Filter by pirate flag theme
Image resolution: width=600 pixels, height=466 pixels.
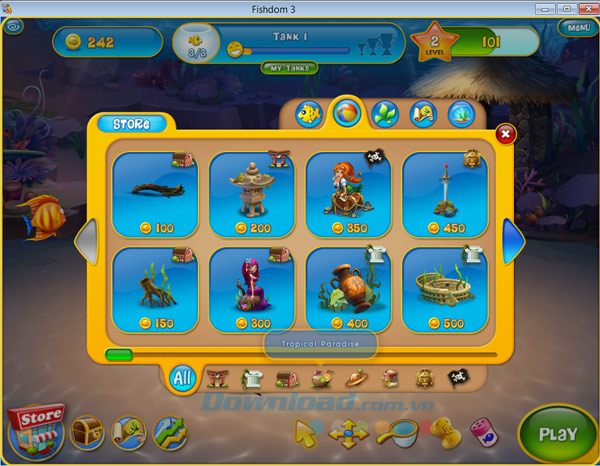click(458, 378)
